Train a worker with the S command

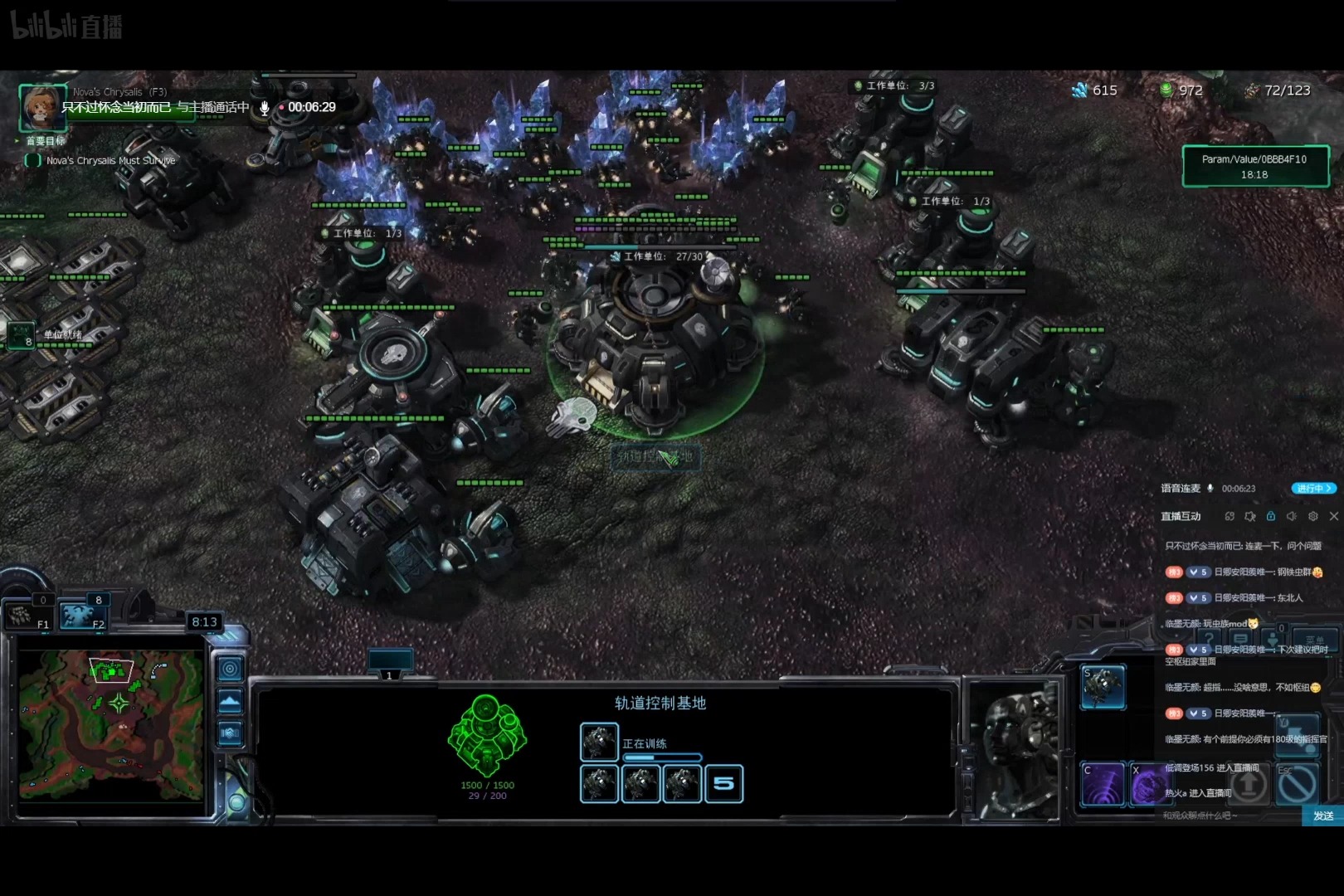pyautogui.click(x=1103, y=686)
